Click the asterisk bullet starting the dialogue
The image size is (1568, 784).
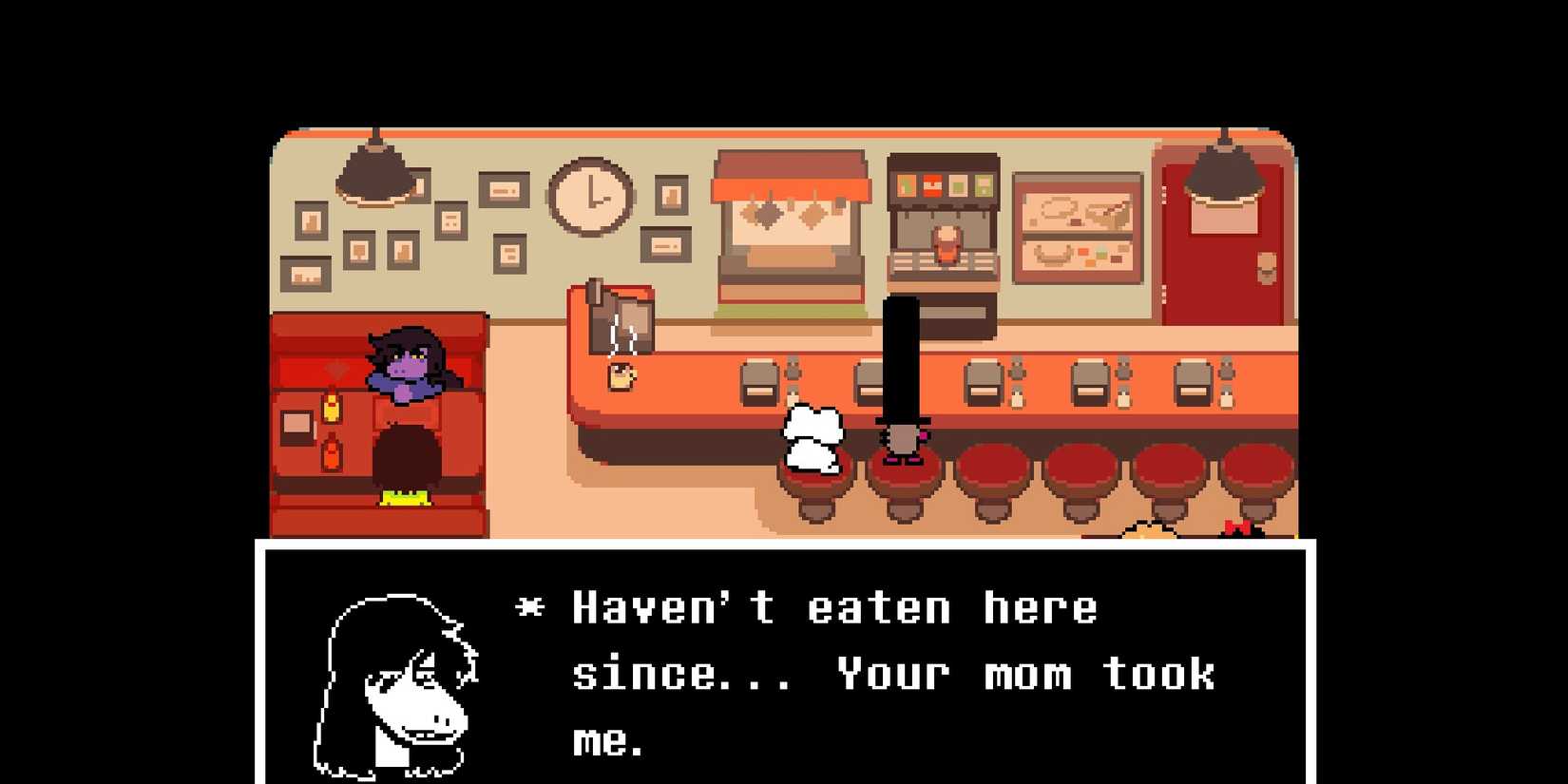[x=528, y=605]
